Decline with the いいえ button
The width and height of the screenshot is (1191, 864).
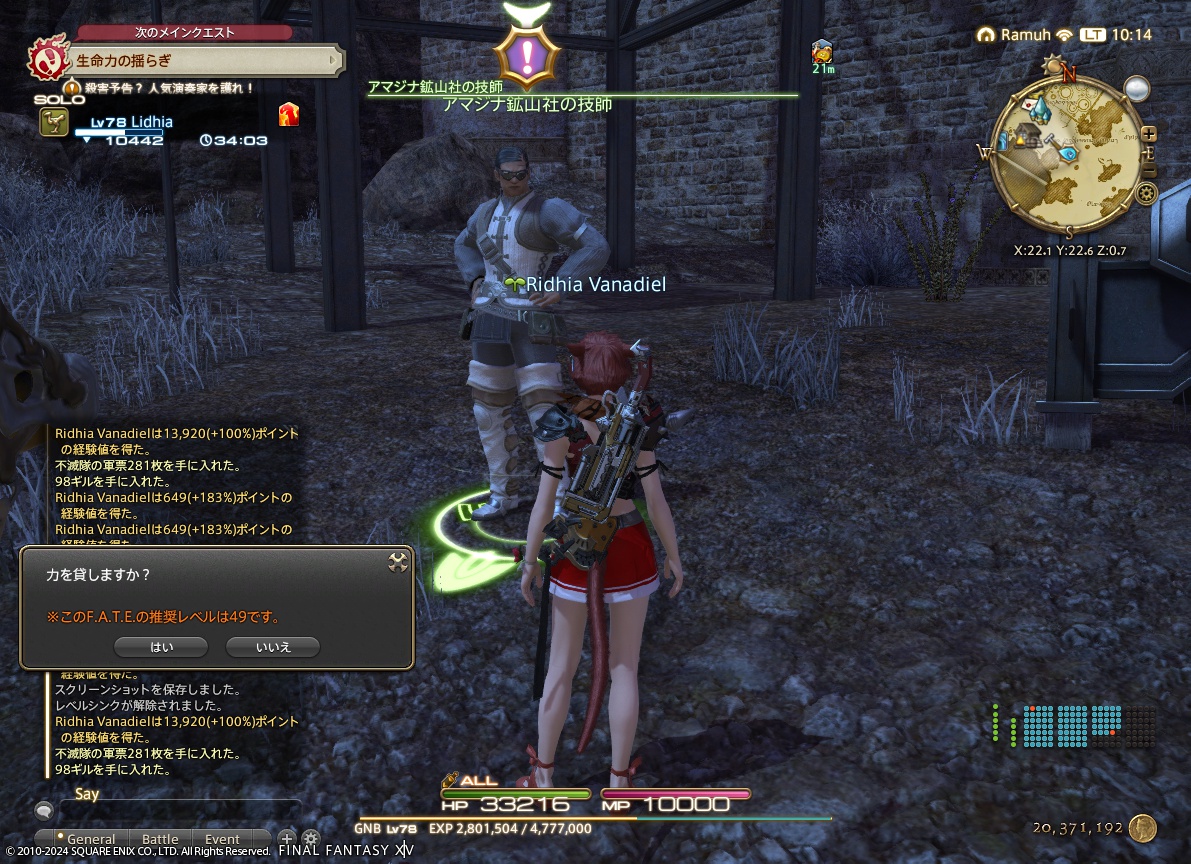(273, 647)
